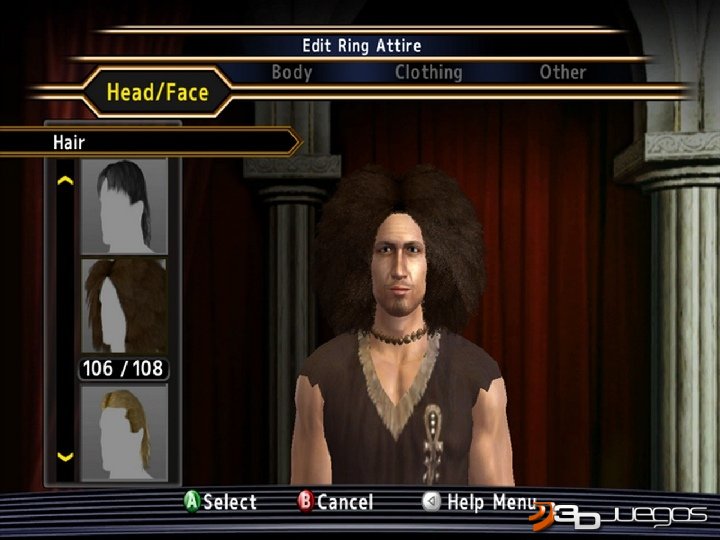The height and width of the screenshot is (540, 720).
Task: Switch to the Body tab
Action: click(292, 72)
